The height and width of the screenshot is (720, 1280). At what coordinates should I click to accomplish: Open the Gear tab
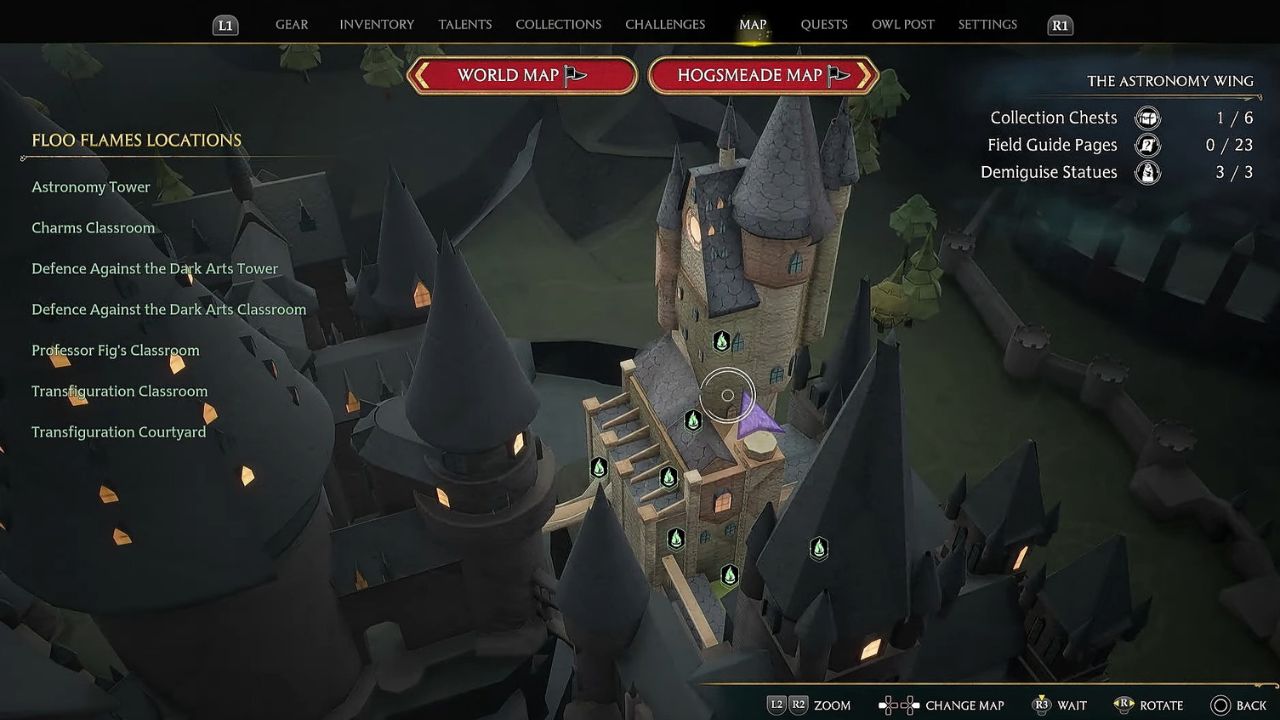pos(291,25)
